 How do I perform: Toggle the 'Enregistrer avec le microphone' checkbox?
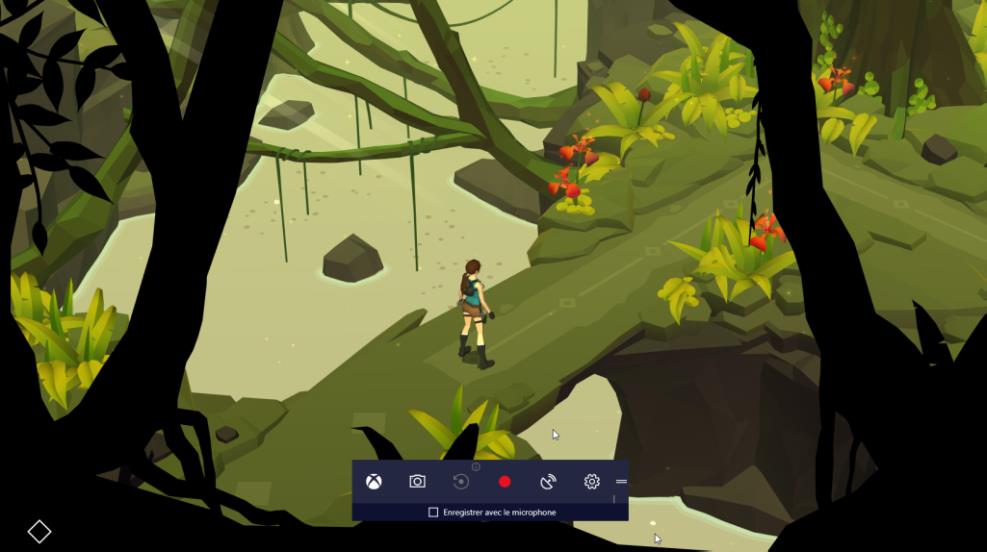433,512
